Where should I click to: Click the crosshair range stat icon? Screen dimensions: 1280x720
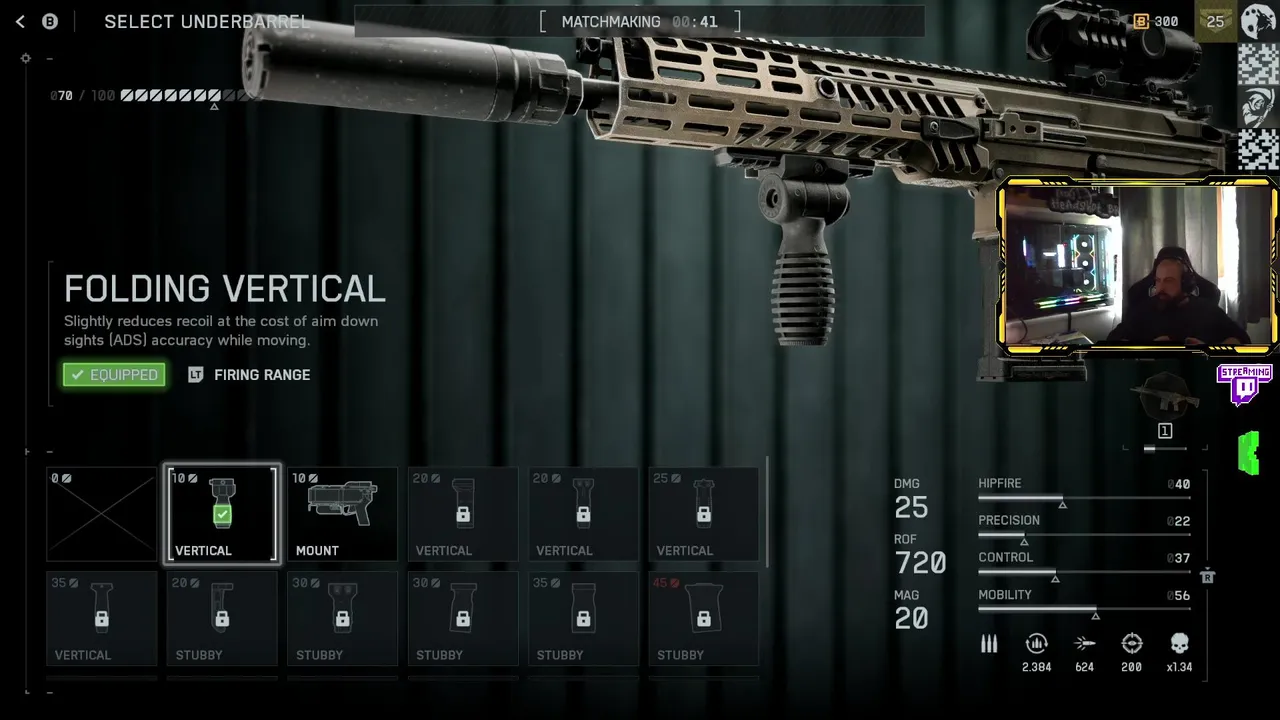1131,644
